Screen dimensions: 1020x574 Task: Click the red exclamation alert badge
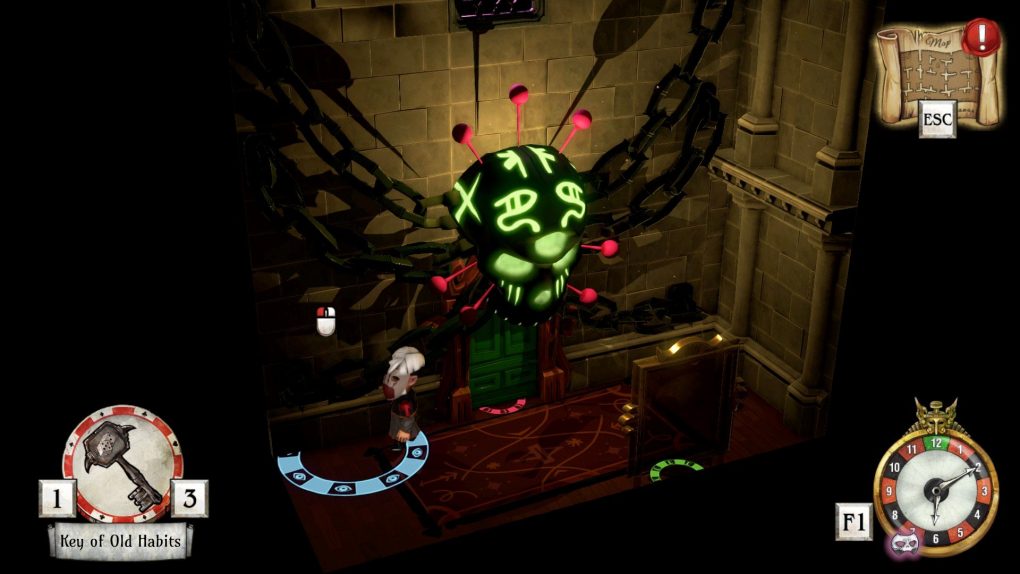click(x=982, y=39)
